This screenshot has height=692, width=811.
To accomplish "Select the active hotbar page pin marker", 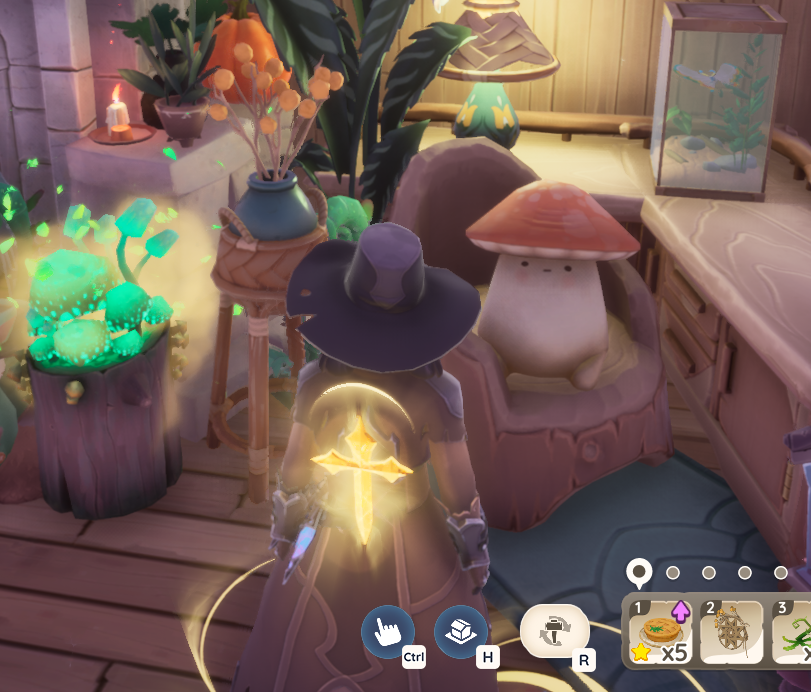I will (638, 572).
